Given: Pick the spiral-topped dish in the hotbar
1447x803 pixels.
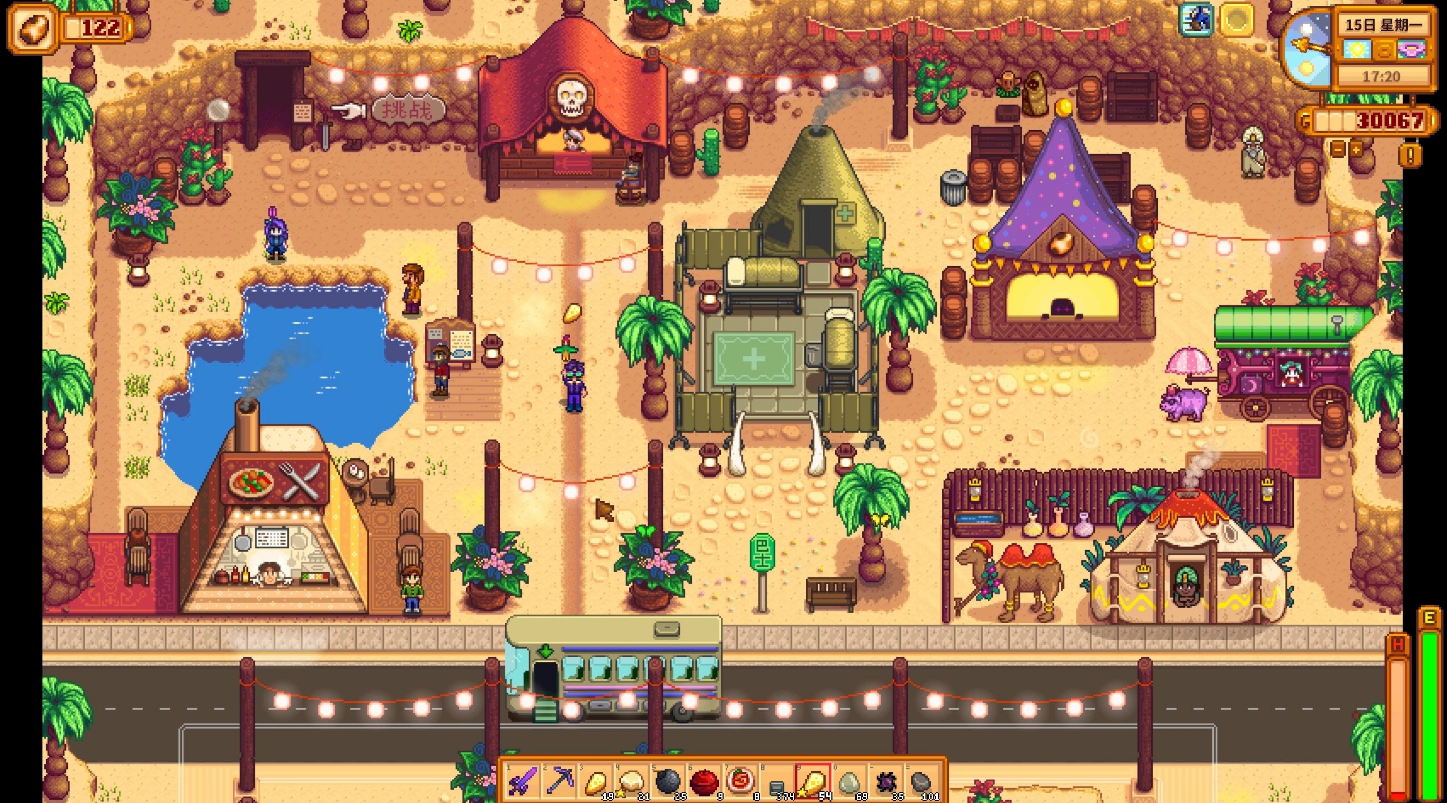Looking at the screenshot, I should click(x=740, y=779).
